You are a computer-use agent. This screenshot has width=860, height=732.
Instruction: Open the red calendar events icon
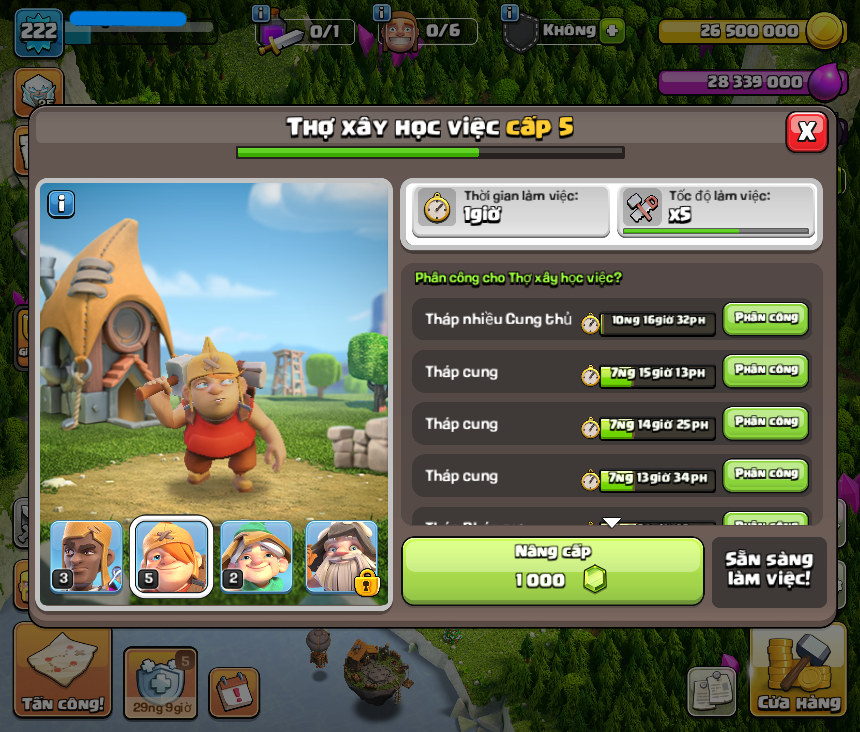[x=234, y=692]
